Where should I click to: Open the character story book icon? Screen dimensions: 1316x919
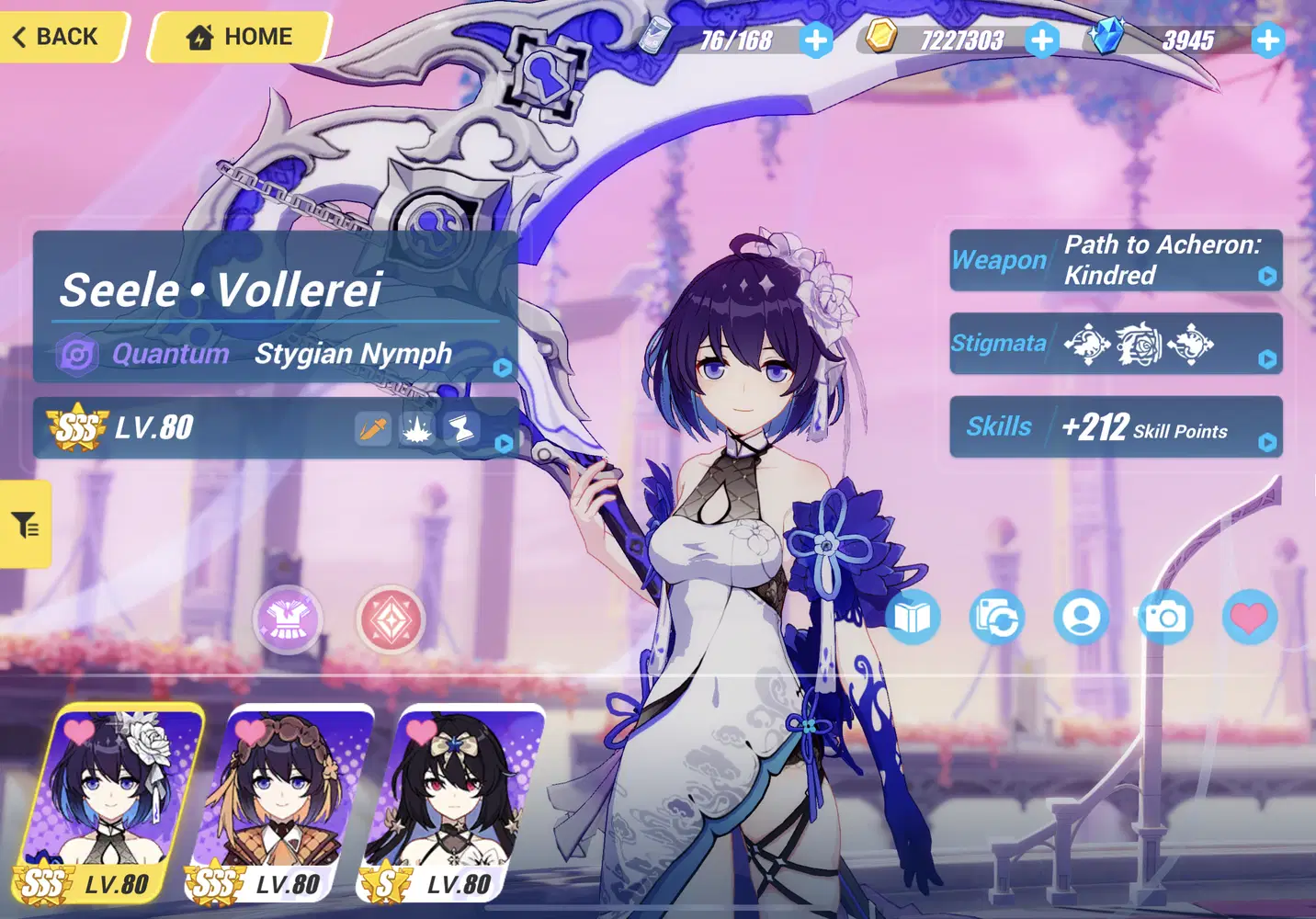(x=911, y=618)
